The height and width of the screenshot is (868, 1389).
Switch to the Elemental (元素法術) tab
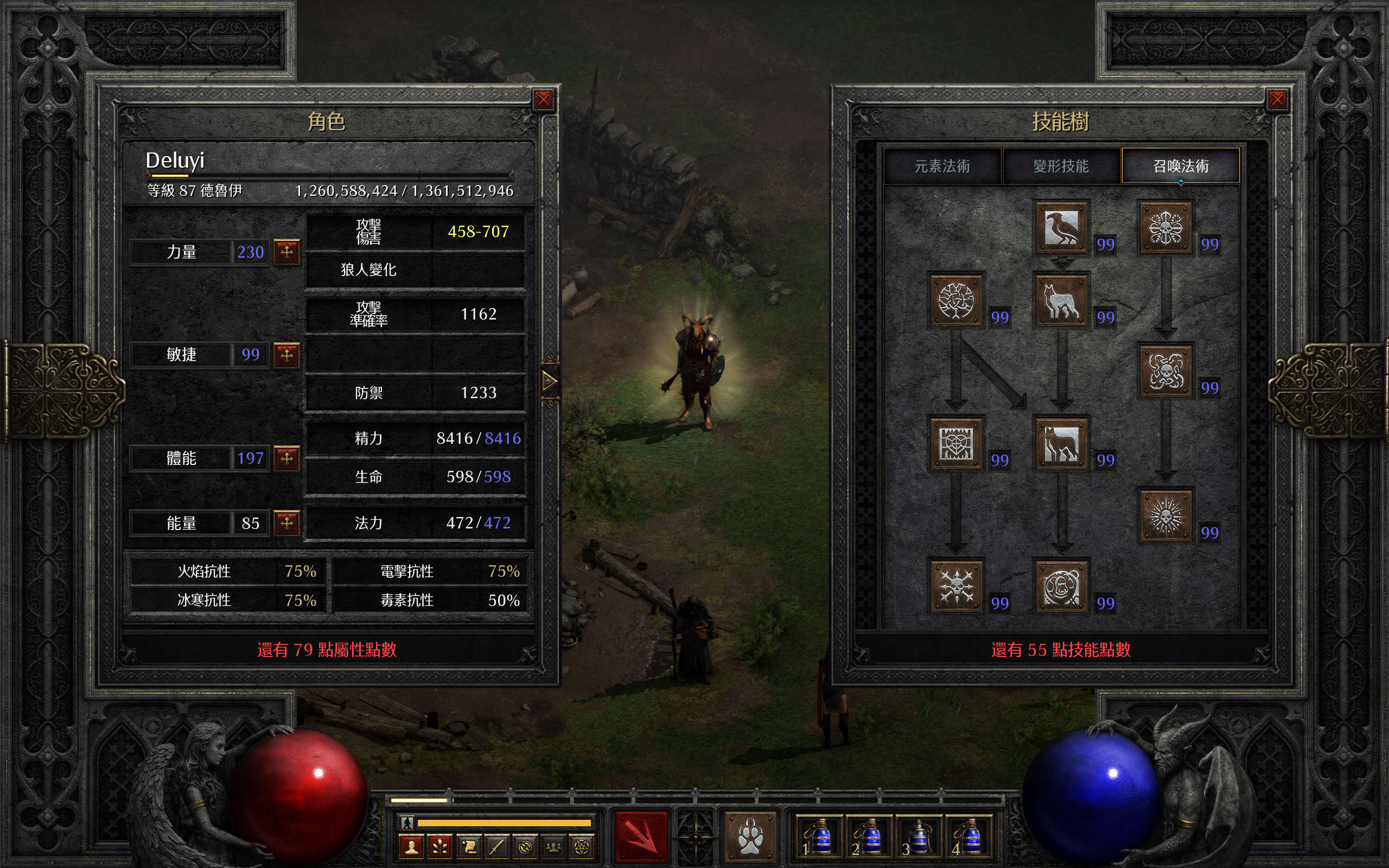tap(942, 167)
